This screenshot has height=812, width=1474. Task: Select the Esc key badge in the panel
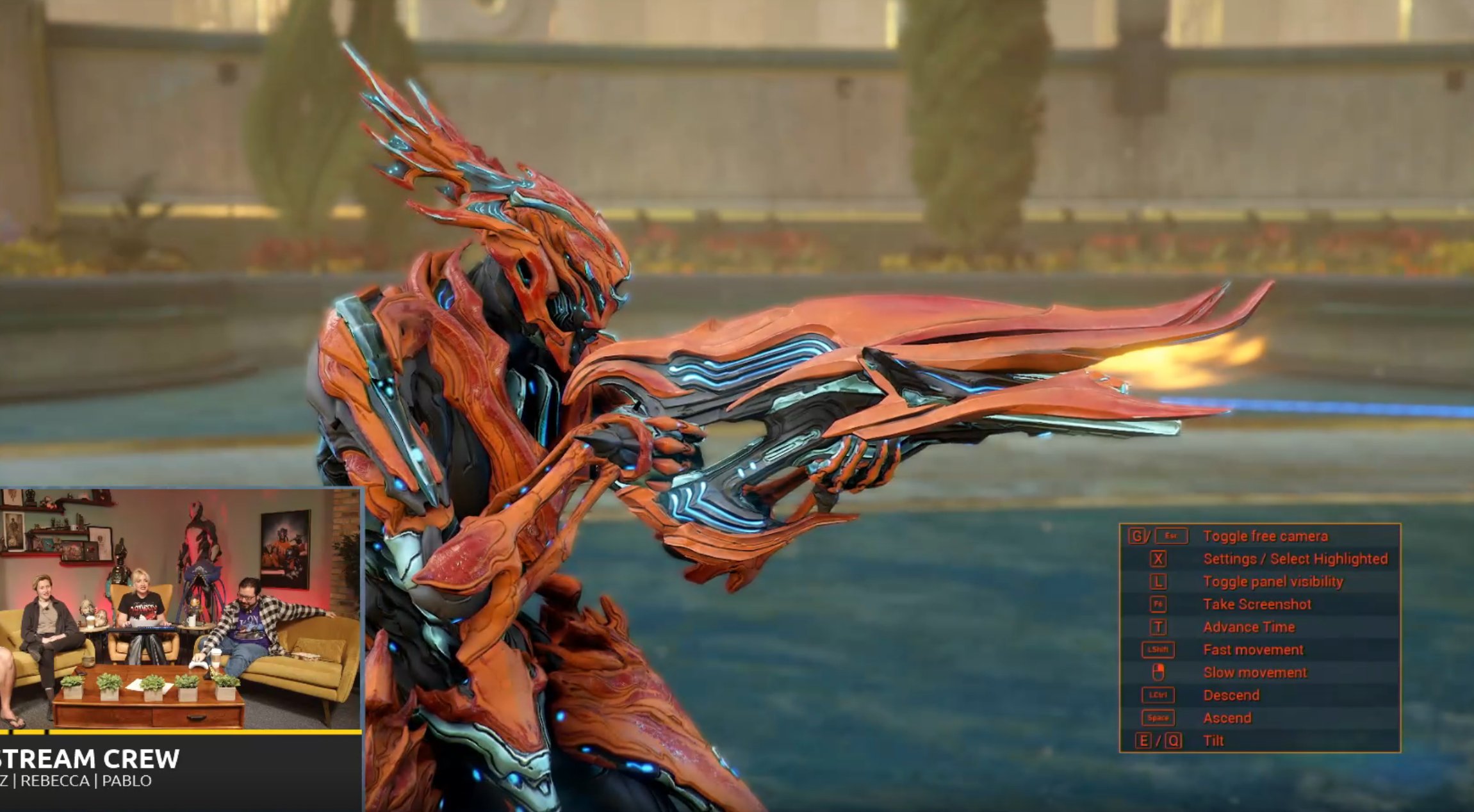pyautogui.click(x=1172, y=537)
